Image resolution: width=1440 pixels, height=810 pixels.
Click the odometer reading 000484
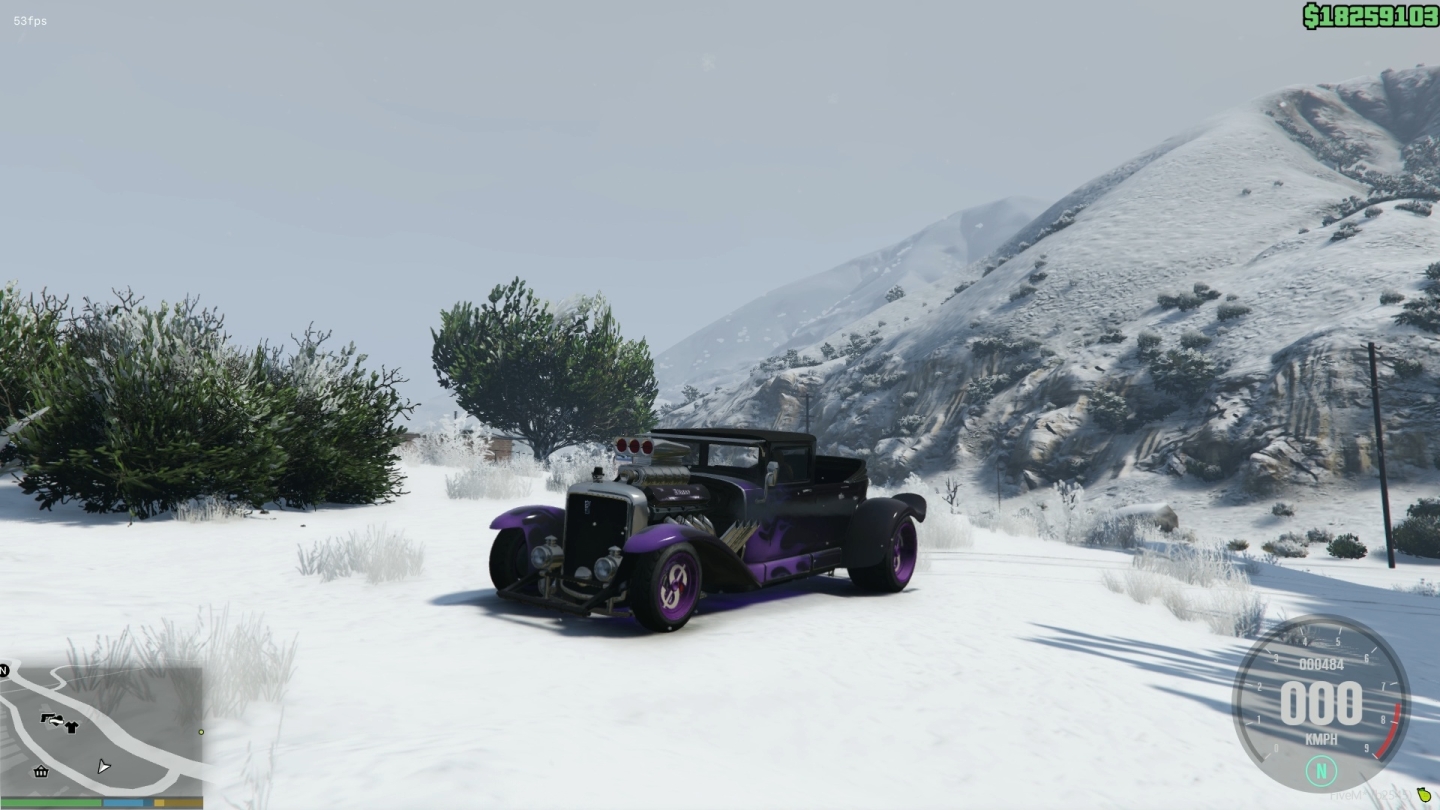click(1321, 663)
